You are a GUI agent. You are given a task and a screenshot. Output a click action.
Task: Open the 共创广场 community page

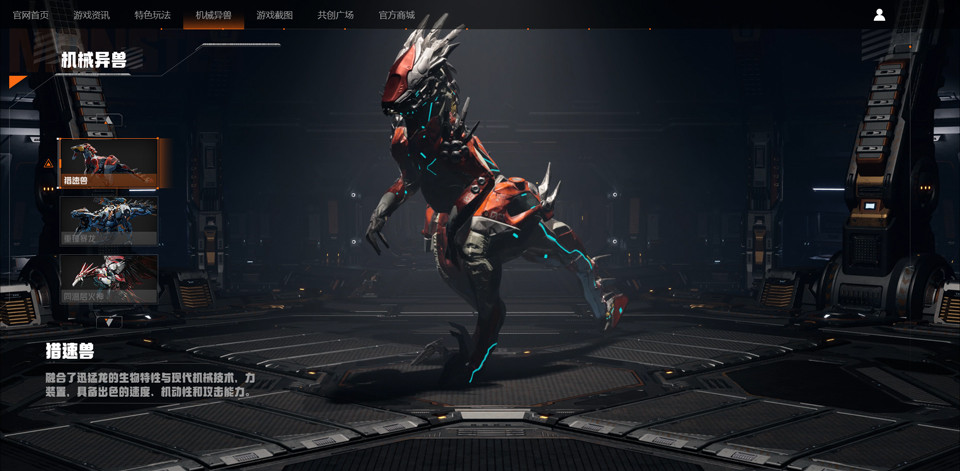tap(335, 15)
